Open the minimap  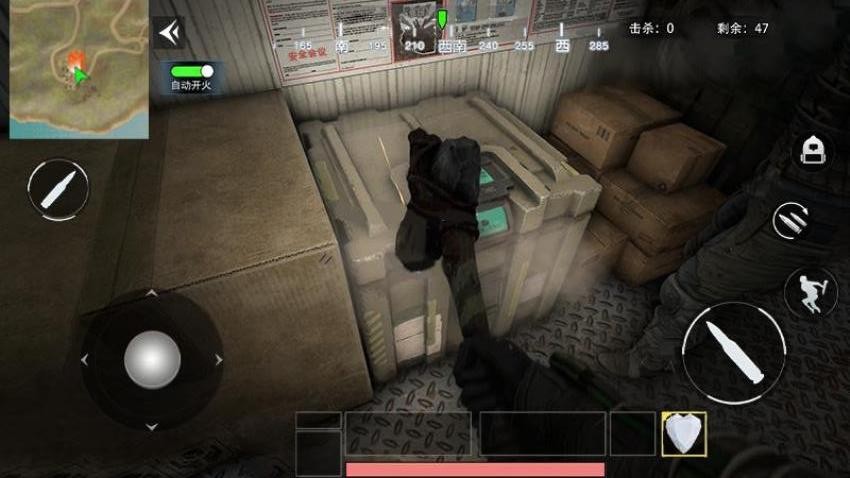[79, 69]
